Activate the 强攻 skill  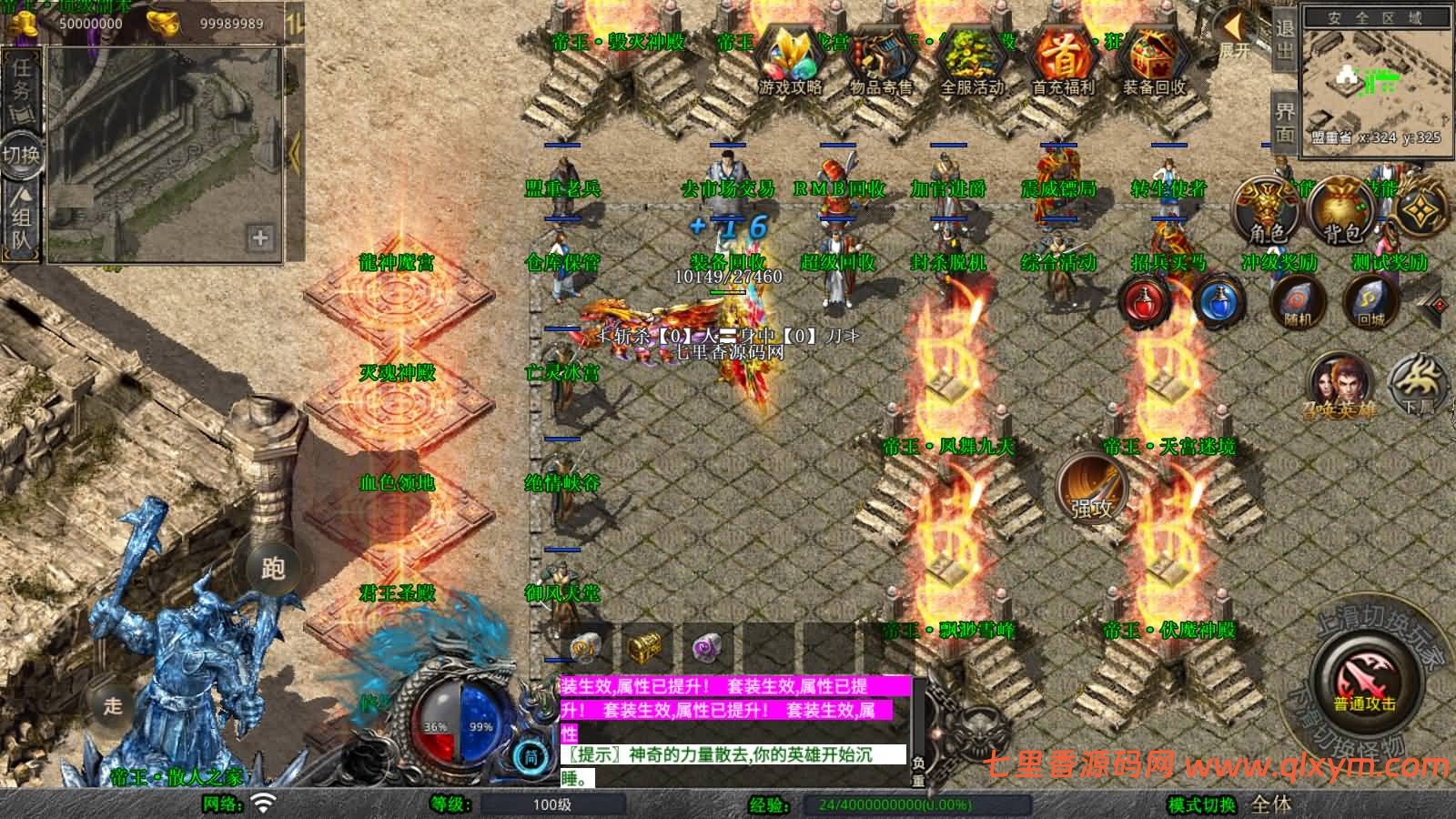1093,490
